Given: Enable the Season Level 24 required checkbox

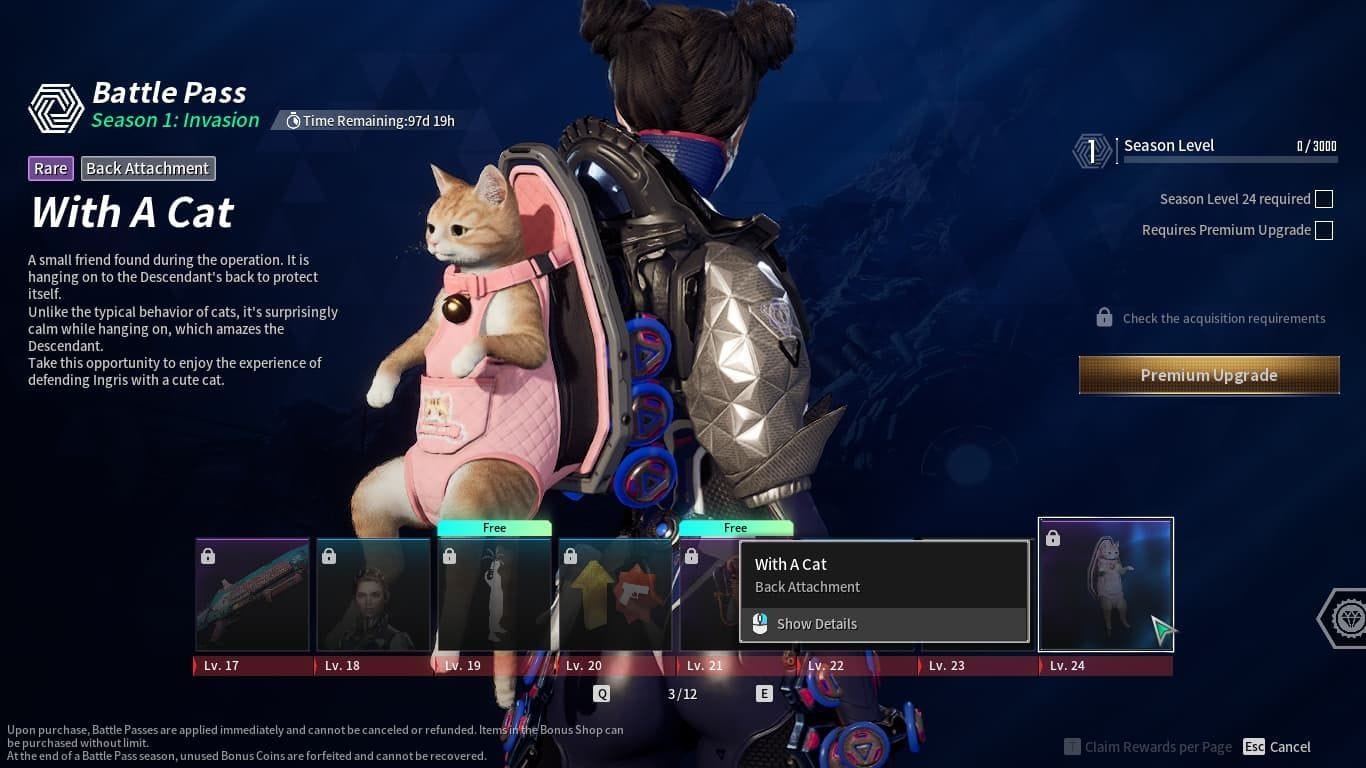Looking at the screenshot, I should [x=1324, y=199].
